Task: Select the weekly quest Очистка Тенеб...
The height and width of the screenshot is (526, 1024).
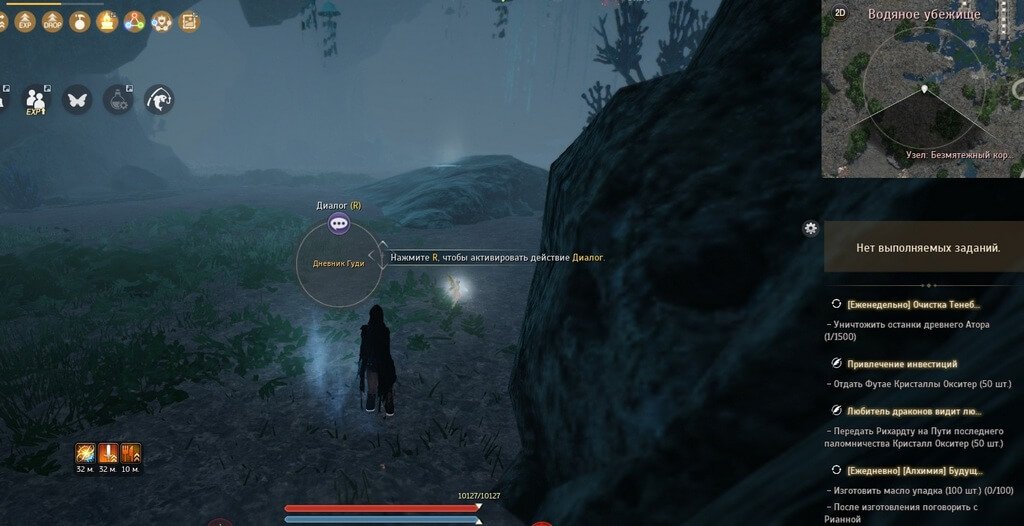Action: point(913,304)
